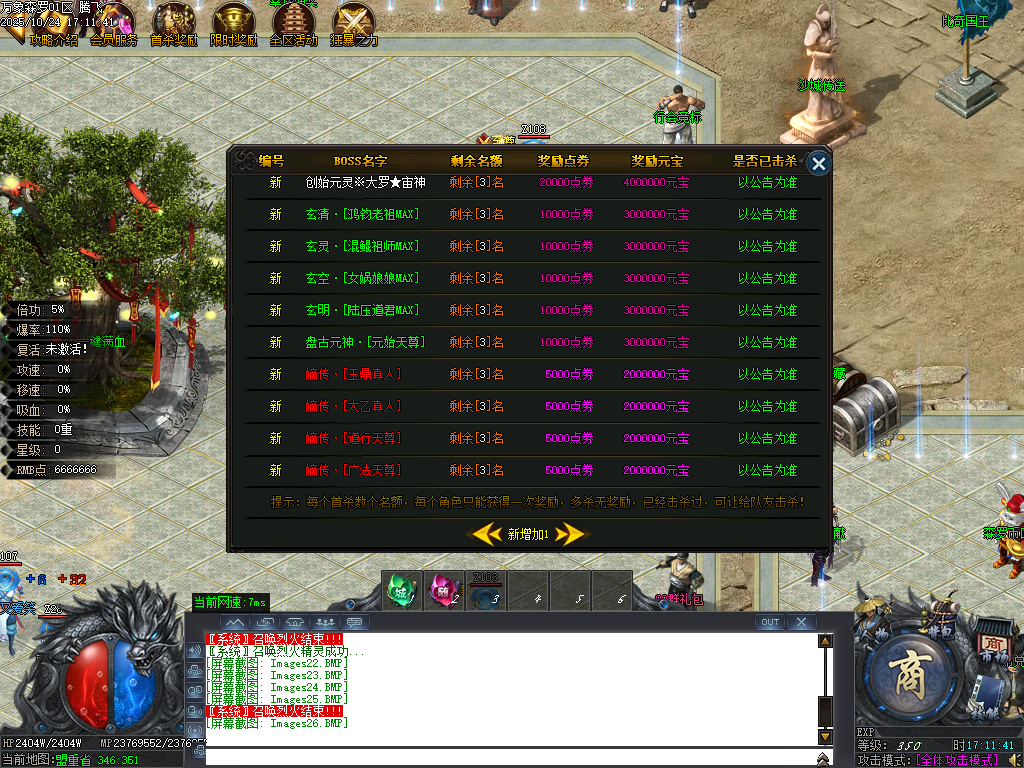Image resolution: width=1024 pixels, height=768 pixels.
Task: Open the 会员服务 member services icon
Action: [x=113, y=24]
